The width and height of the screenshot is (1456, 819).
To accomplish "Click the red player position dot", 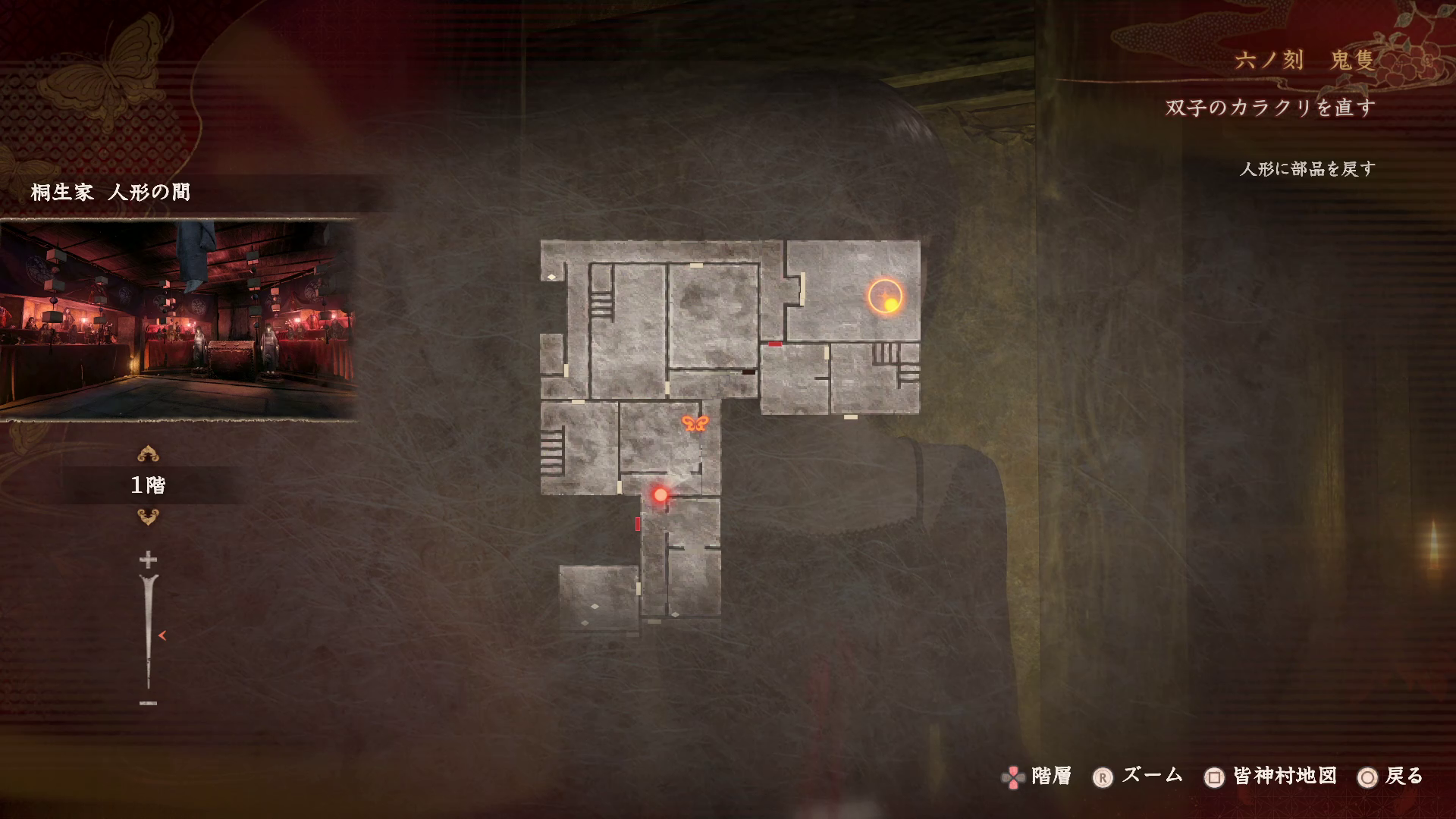I will tap(661, 495).
